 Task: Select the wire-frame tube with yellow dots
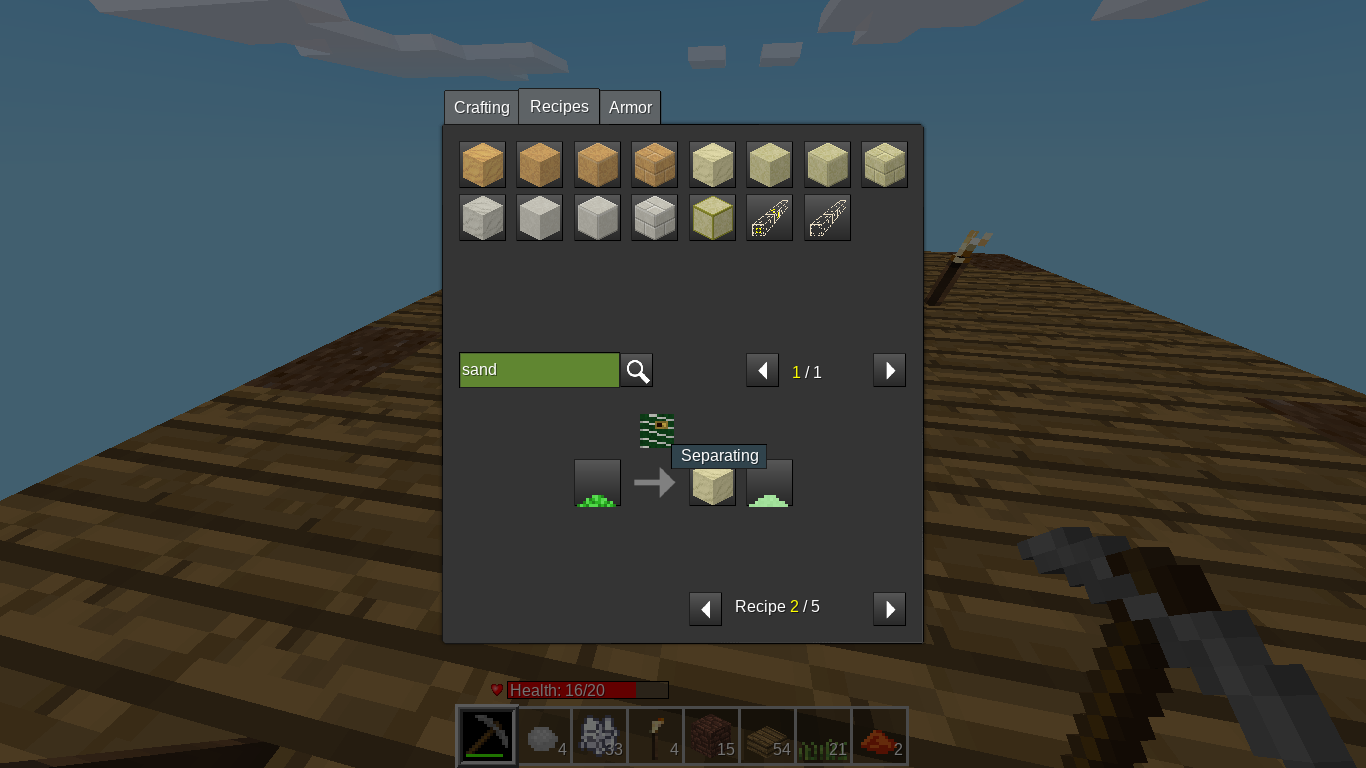pyautogui.click(x=769, y=218)
